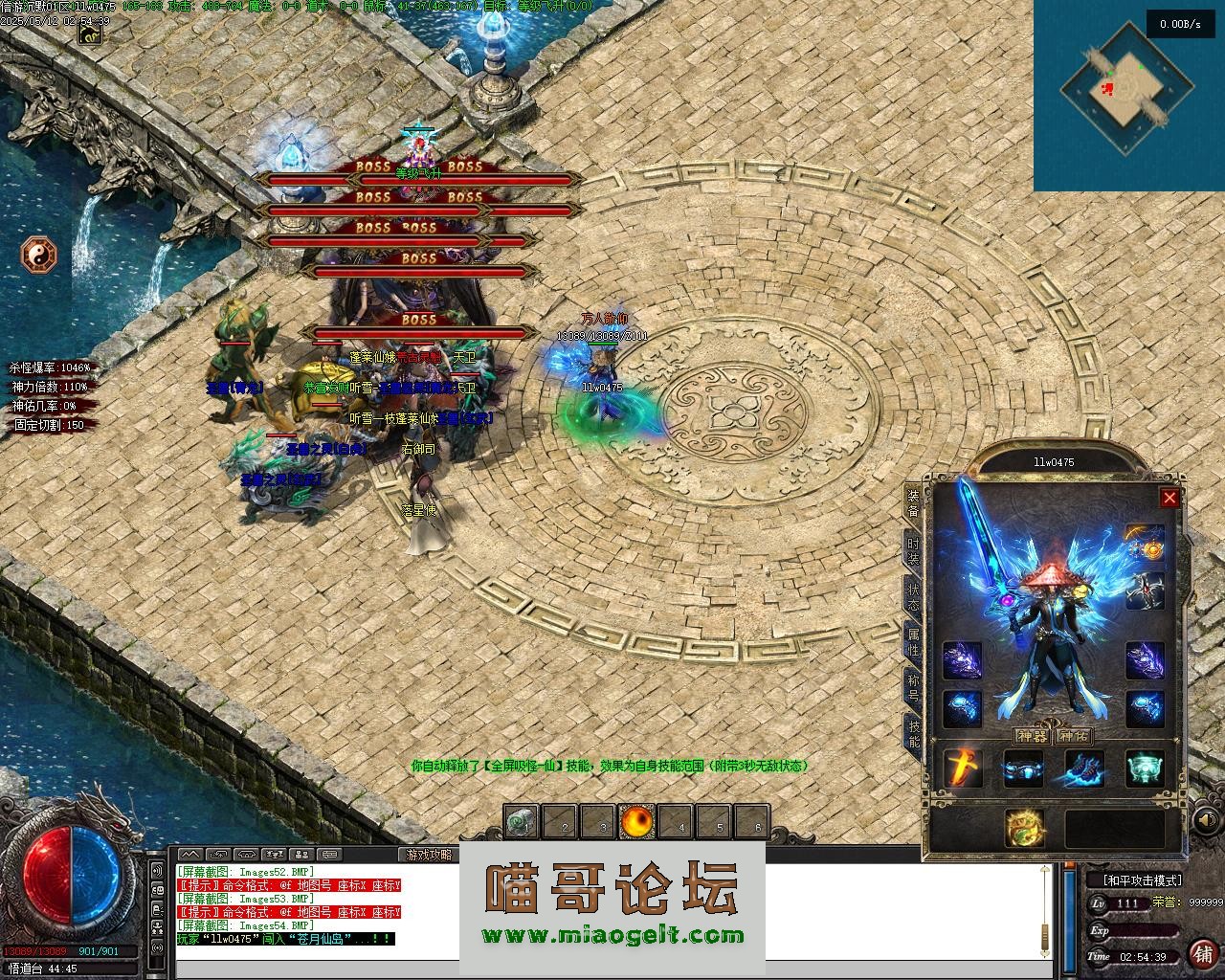
Task: Open the red 铺 shop button
Action: tap(1202, 954)
